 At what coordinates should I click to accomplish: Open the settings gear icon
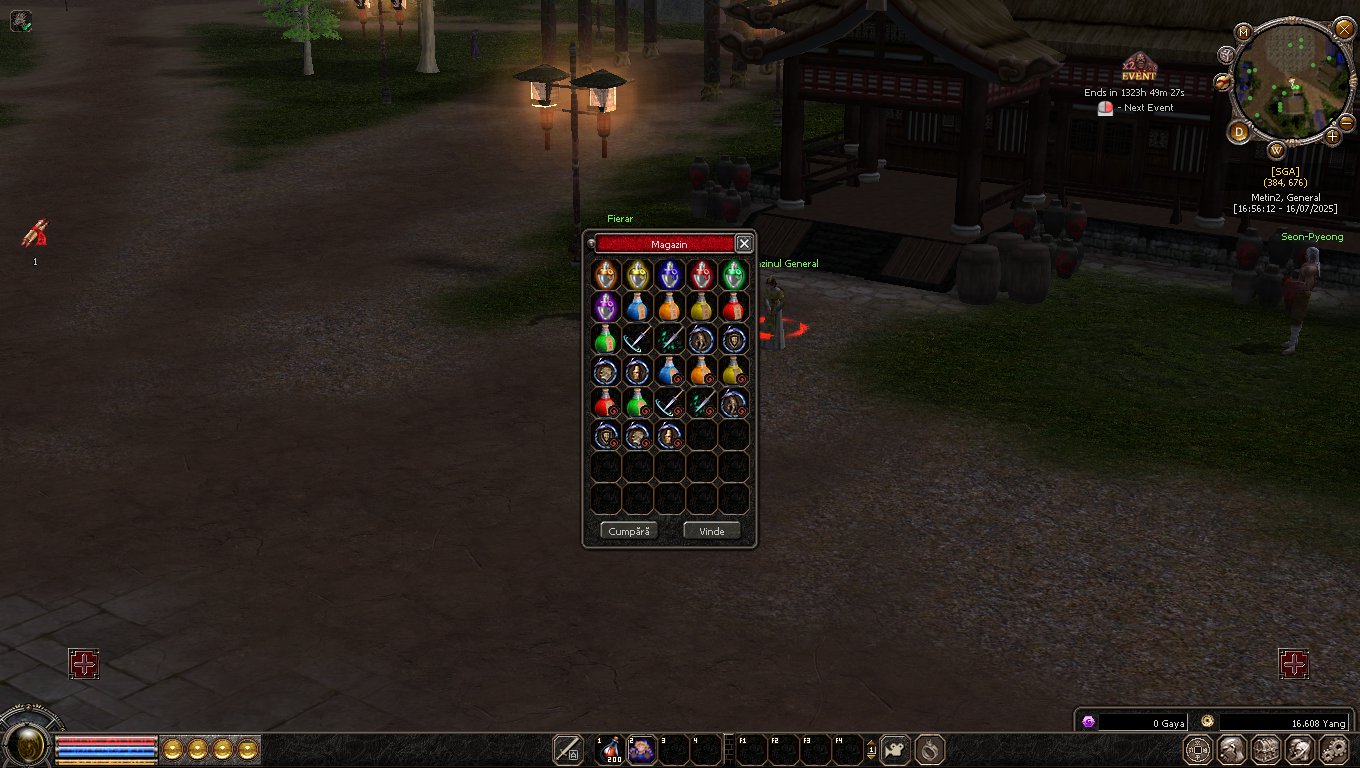(1334, 749)
